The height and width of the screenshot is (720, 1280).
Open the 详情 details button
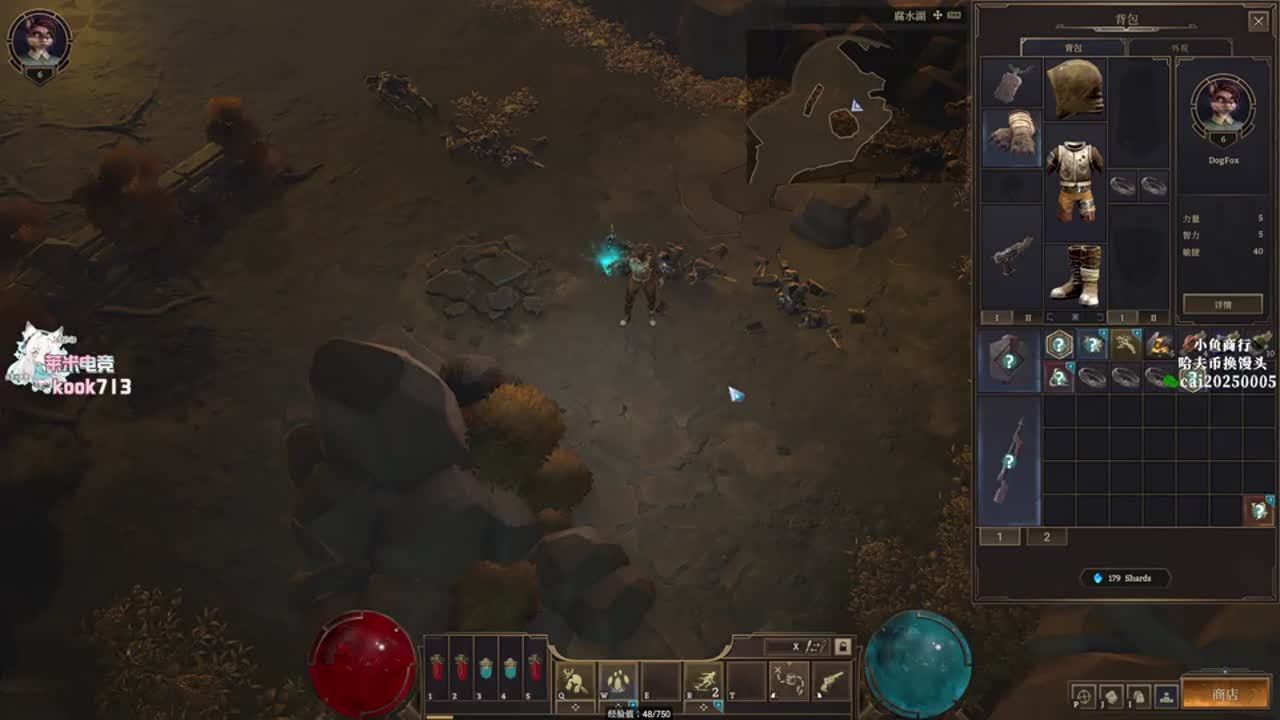(1222, 304)
